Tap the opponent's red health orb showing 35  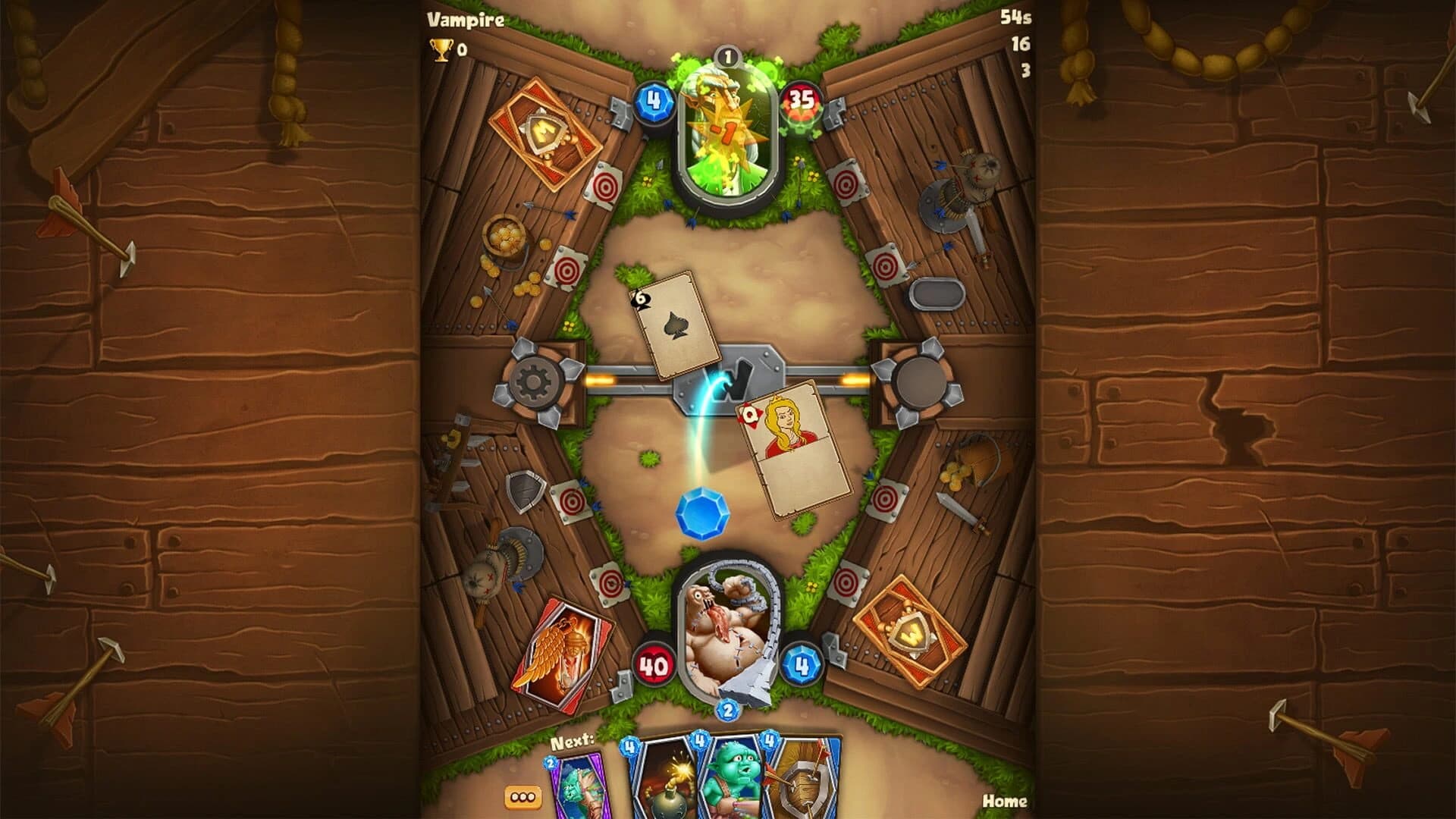tap(801, 102)
